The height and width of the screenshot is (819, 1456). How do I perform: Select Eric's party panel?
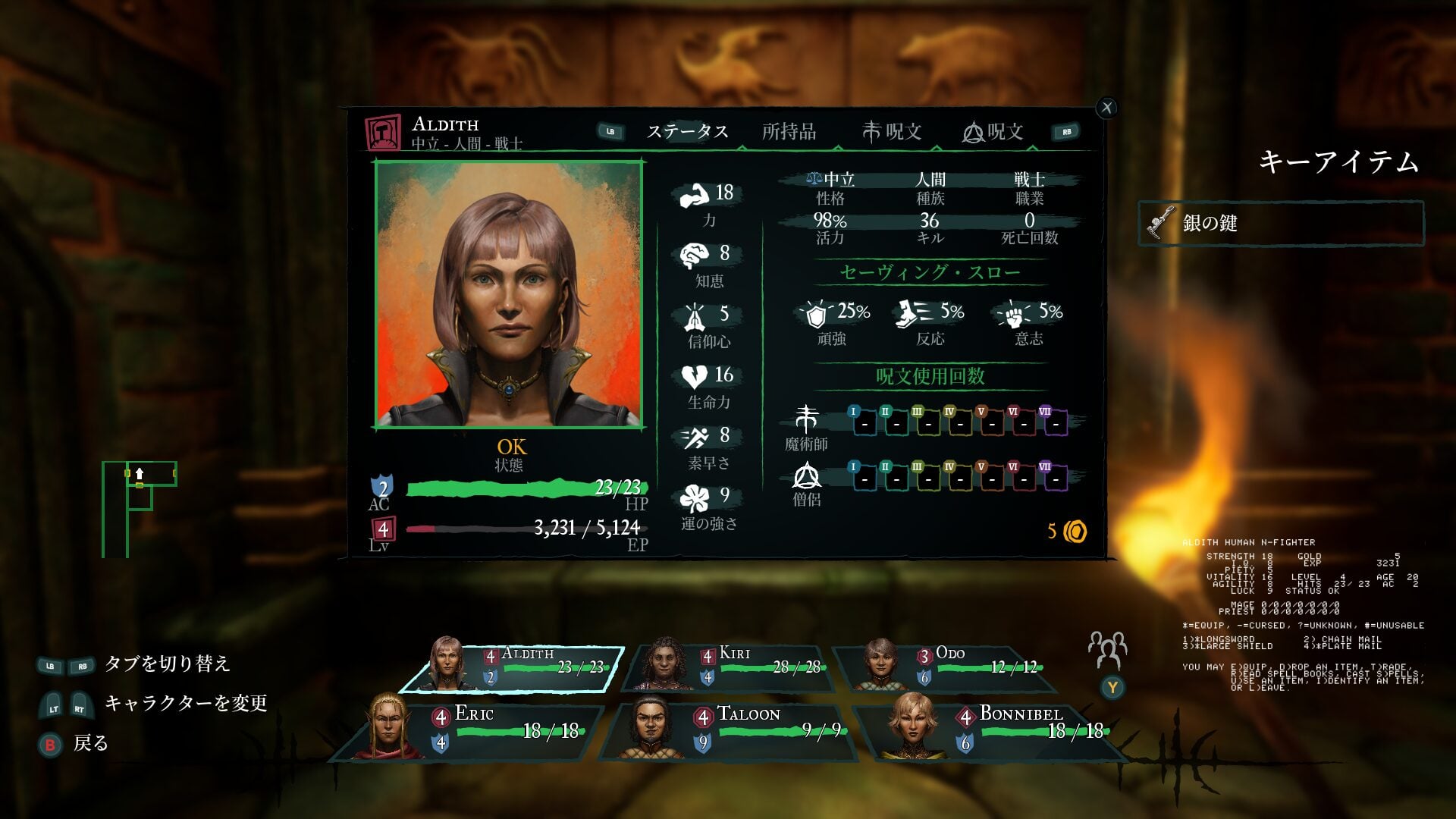tap(469, 730)
